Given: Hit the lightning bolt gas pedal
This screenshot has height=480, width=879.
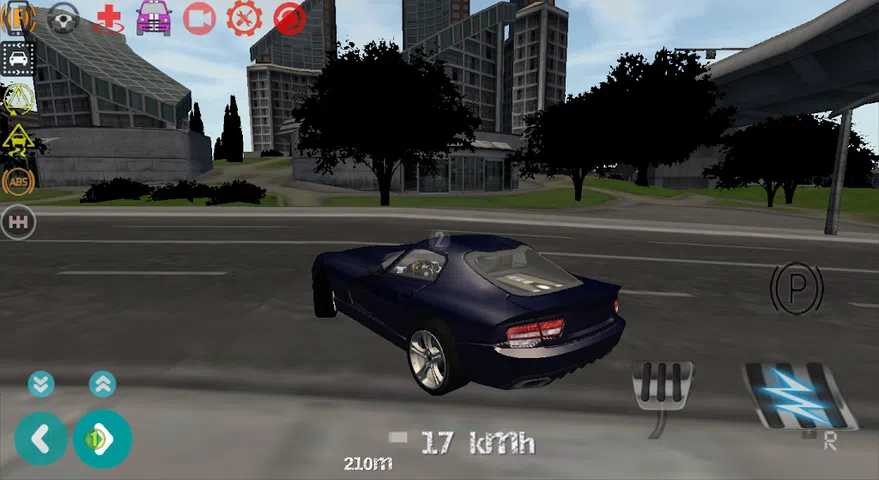Looking at the screenshot, I should [797, 395].
